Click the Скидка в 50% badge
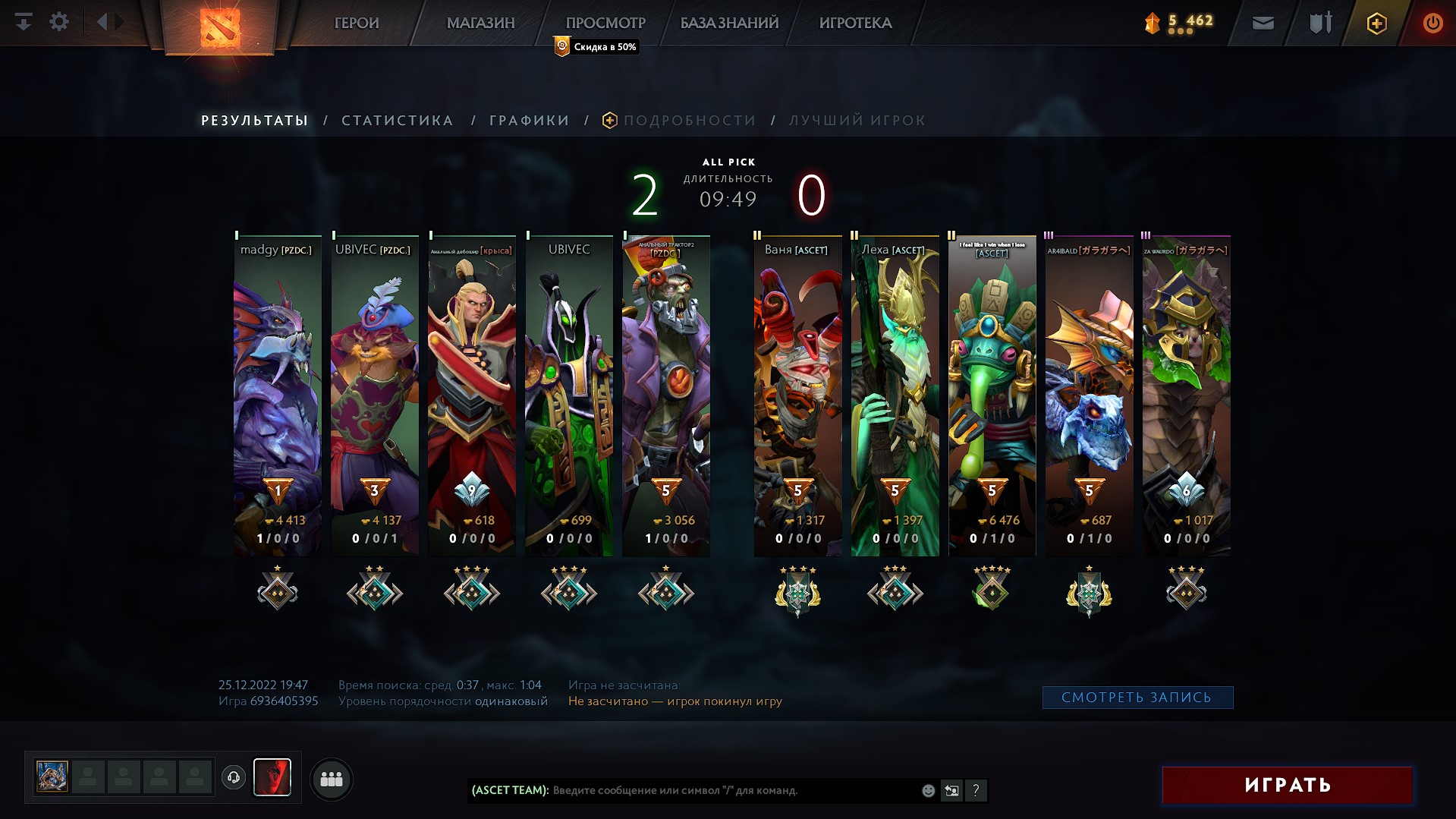The width and height of the screenshot is (1456, 819). [596, 47]
